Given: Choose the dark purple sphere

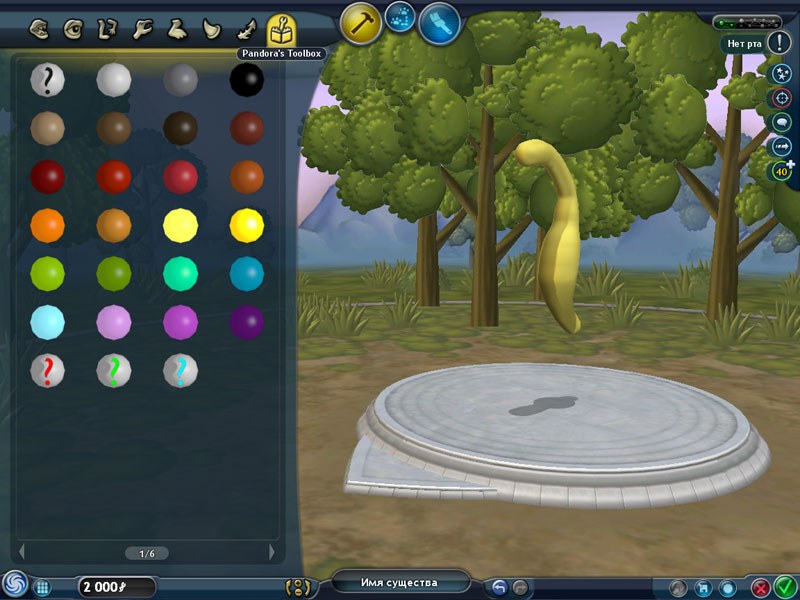Looking at the screenshot, I should 246,322.
